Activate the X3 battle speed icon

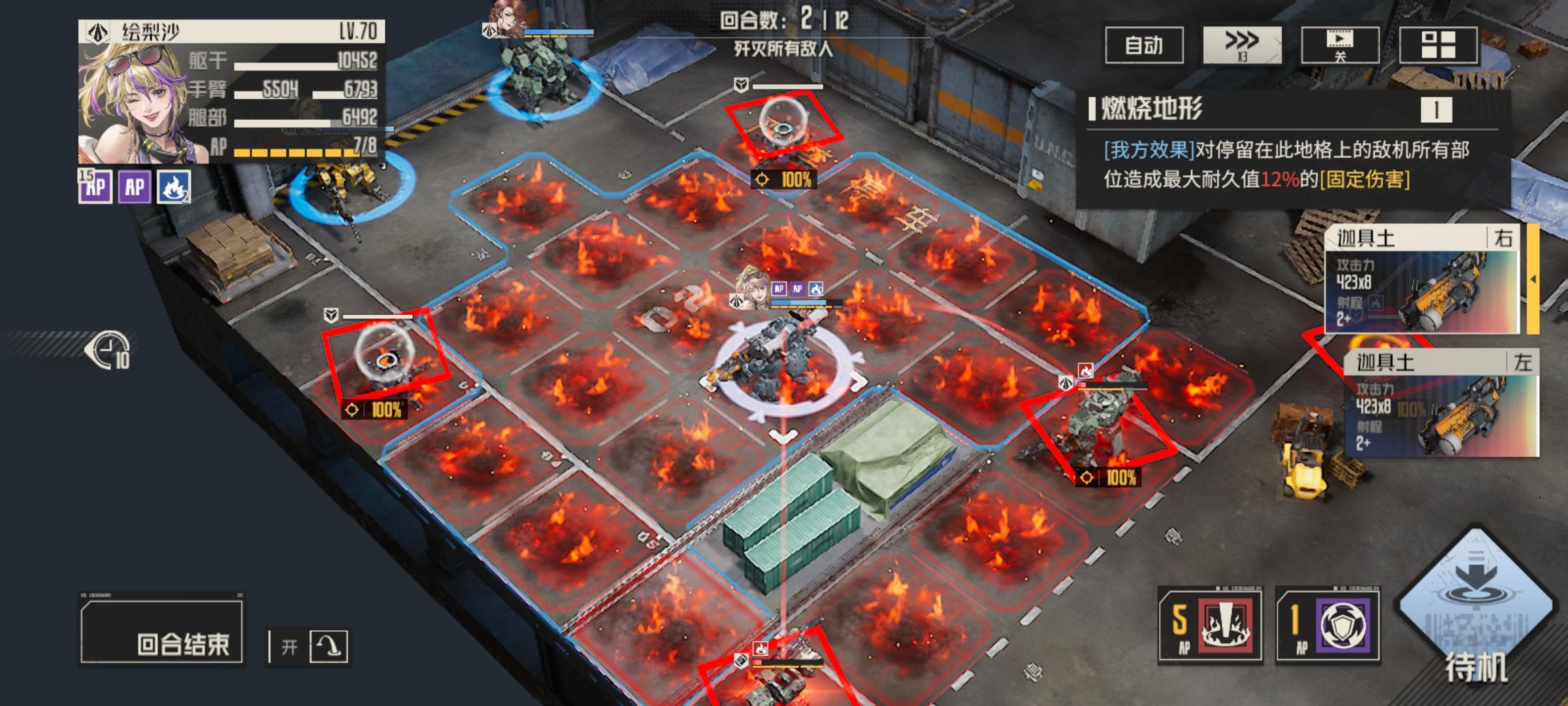(1240, 47)
